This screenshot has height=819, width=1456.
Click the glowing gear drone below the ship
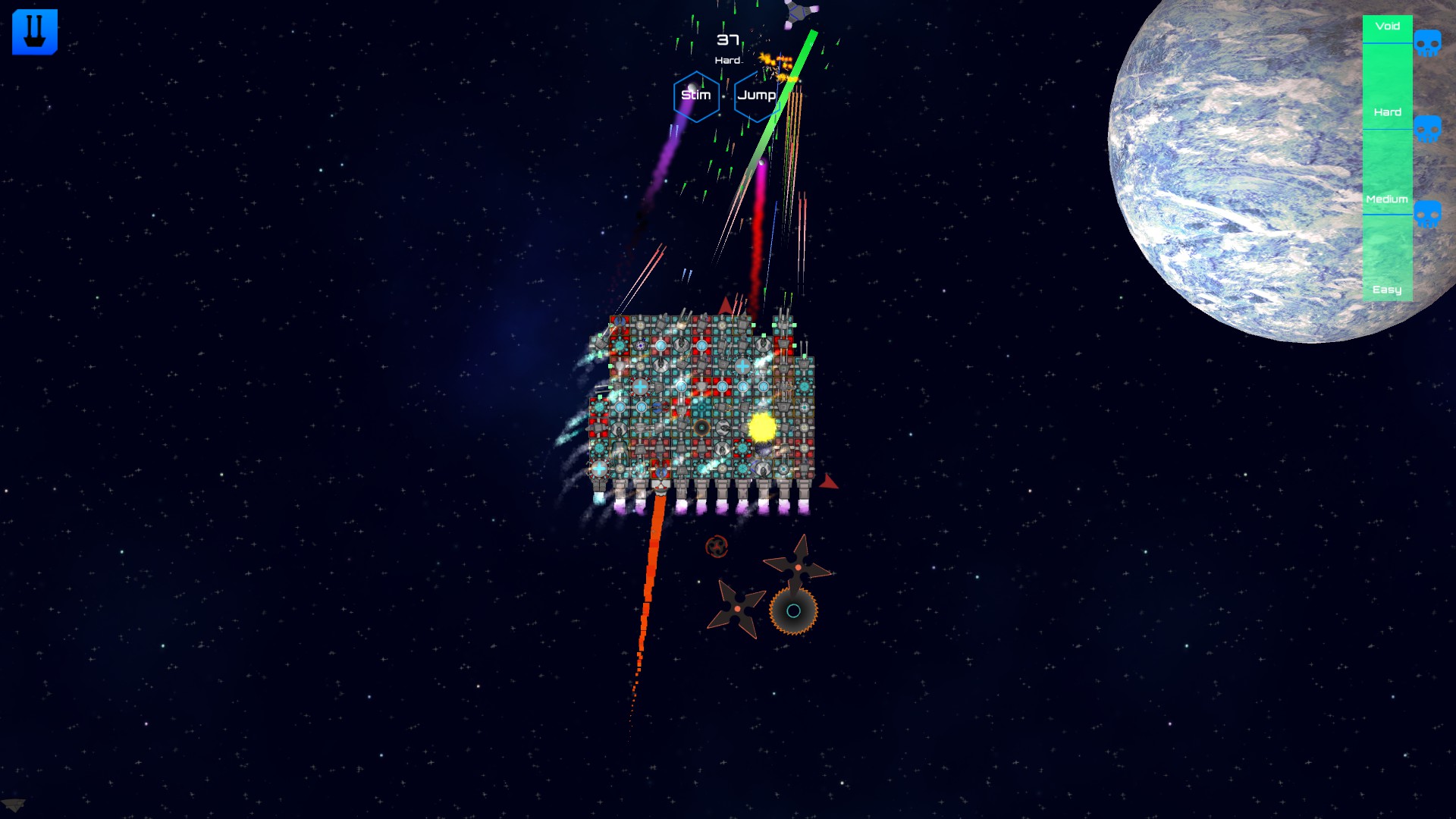click(793, 611)
